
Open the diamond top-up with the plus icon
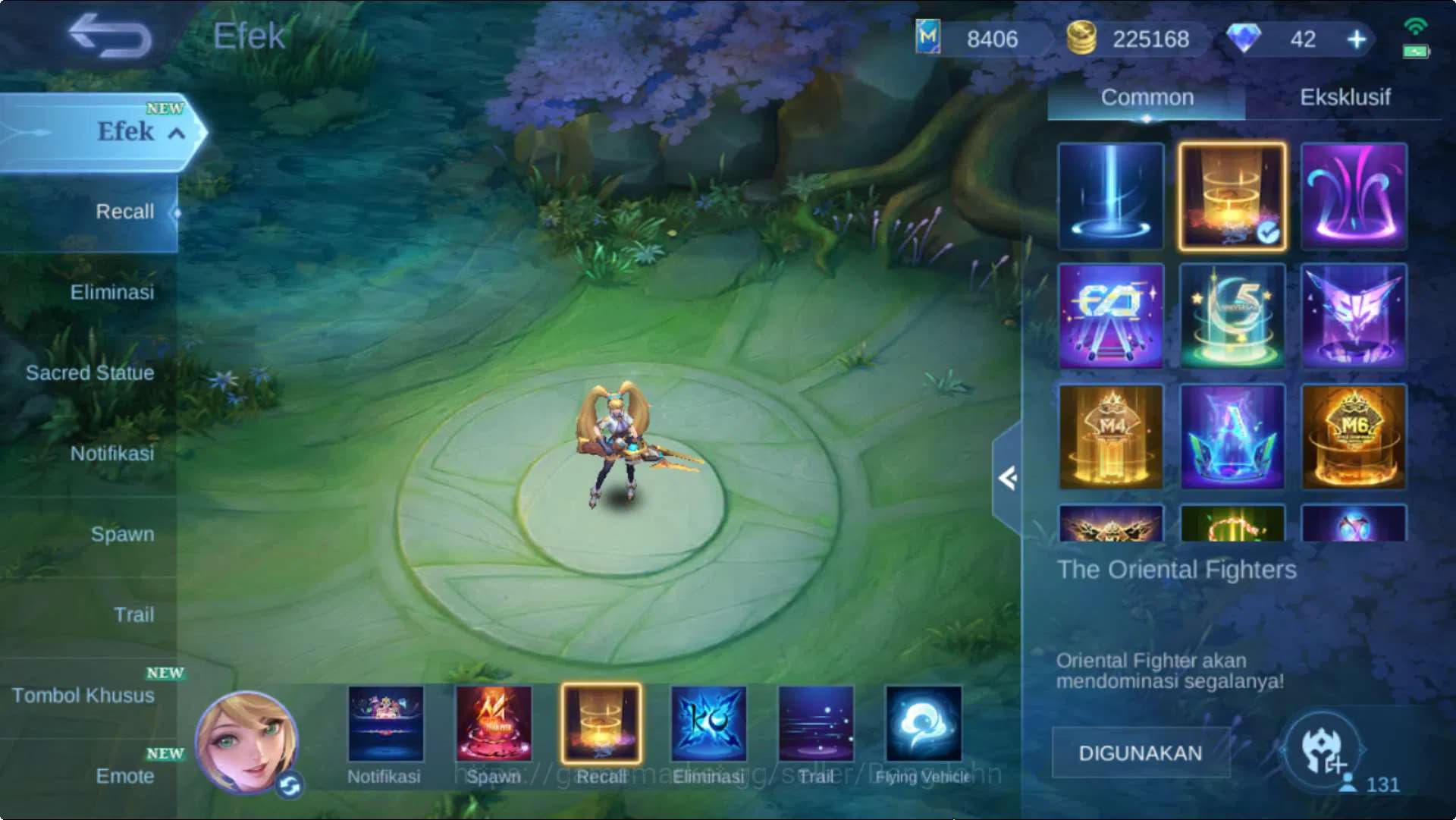pyautogui.click(x=1356, y=39)
